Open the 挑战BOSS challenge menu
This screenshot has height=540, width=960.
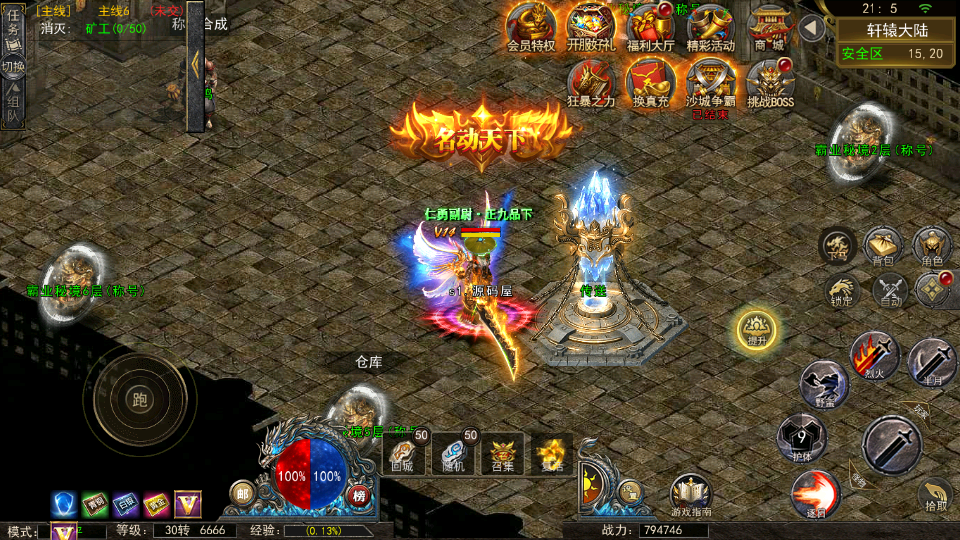[x=770, y=81]
